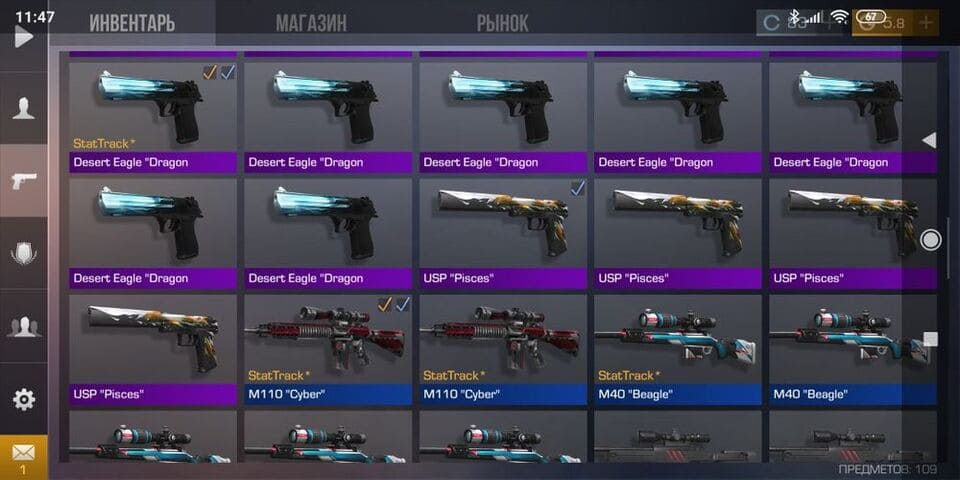Select the StatTrack Desert Eagle "Dragon"
The height and width of the screenshot is (480, 960).
(153, 114)
